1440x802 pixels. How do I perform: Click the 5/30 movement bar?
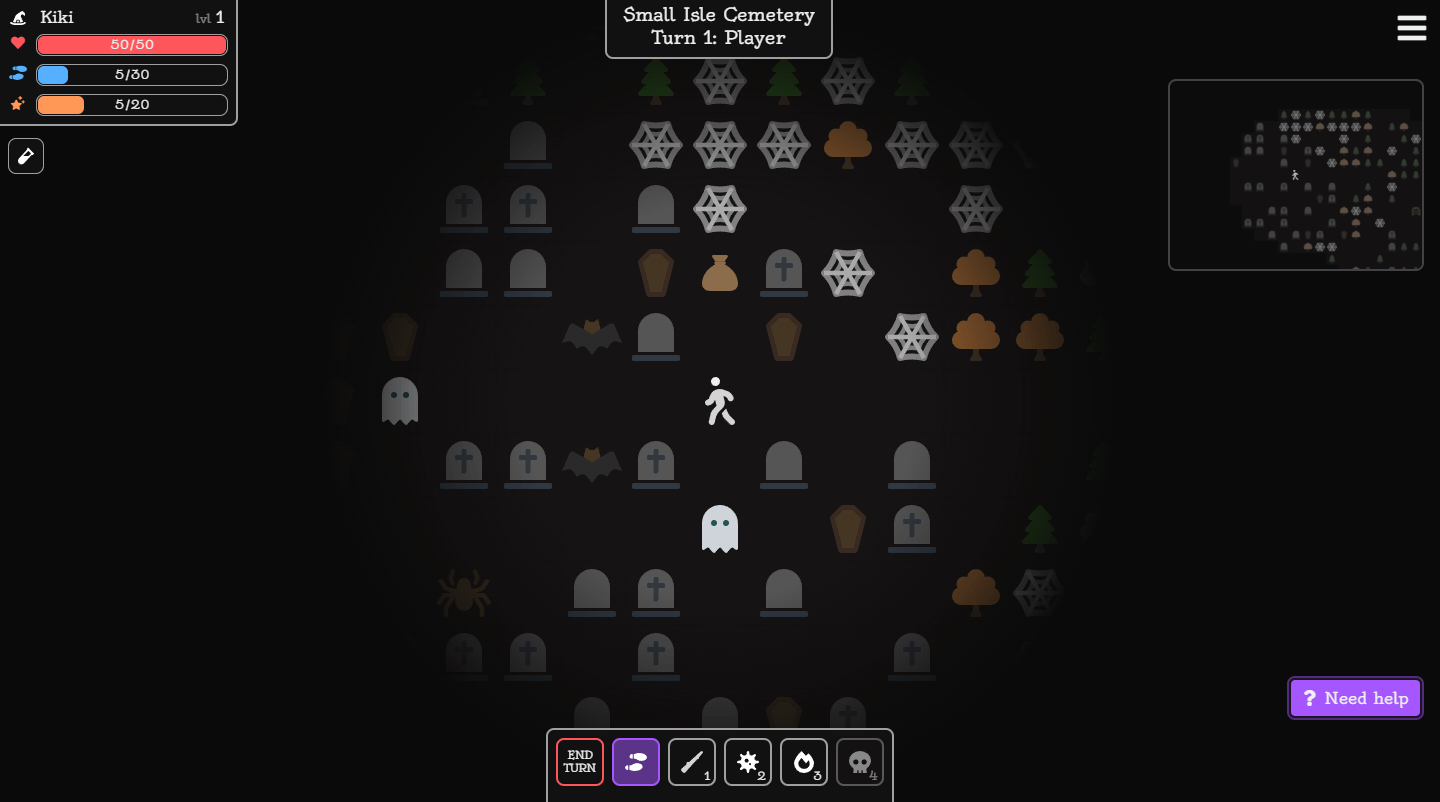[x=131, y=74]
